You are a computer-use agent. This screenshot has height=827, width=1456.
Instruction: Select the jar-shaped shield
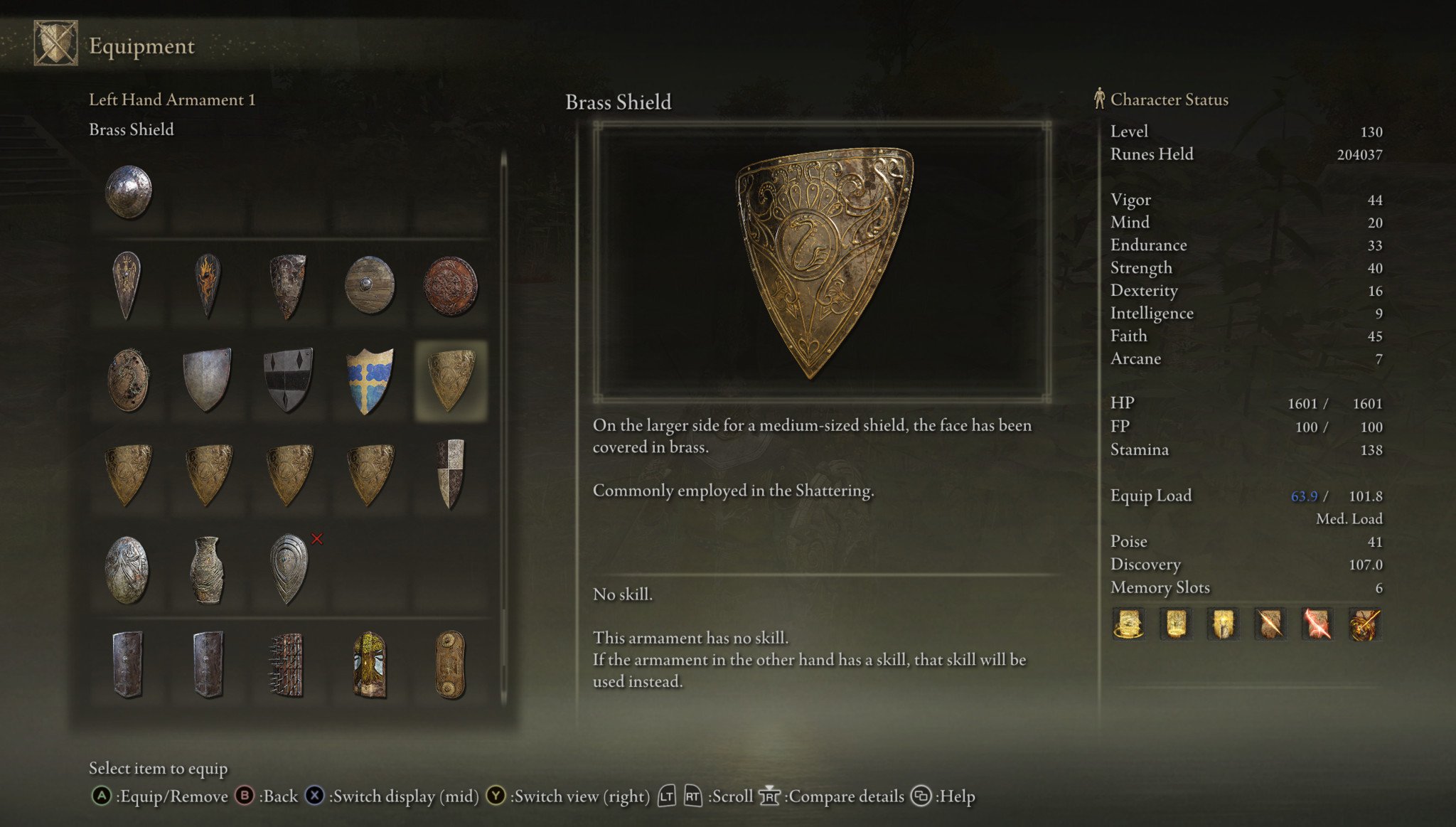coord(208,570)
